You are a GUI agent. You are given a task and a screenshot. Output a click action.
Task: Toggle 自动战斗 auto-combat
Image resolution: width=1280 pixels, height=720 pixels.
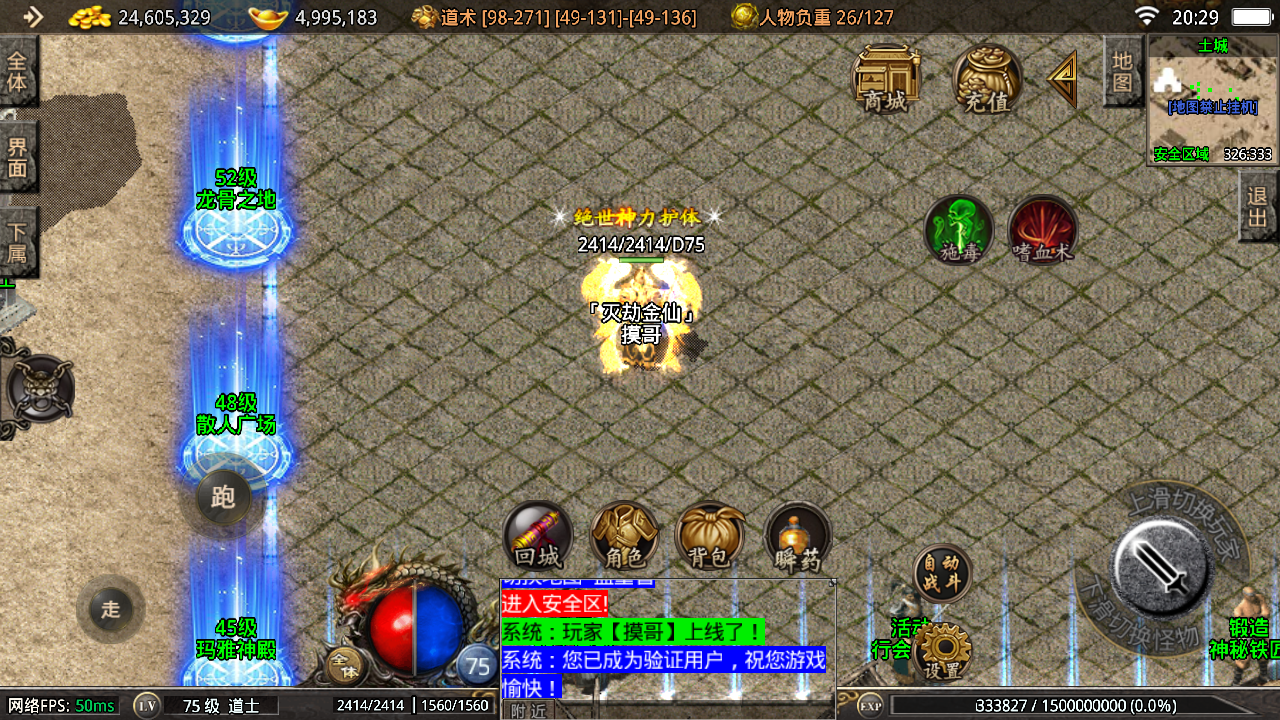click(942, 573)
